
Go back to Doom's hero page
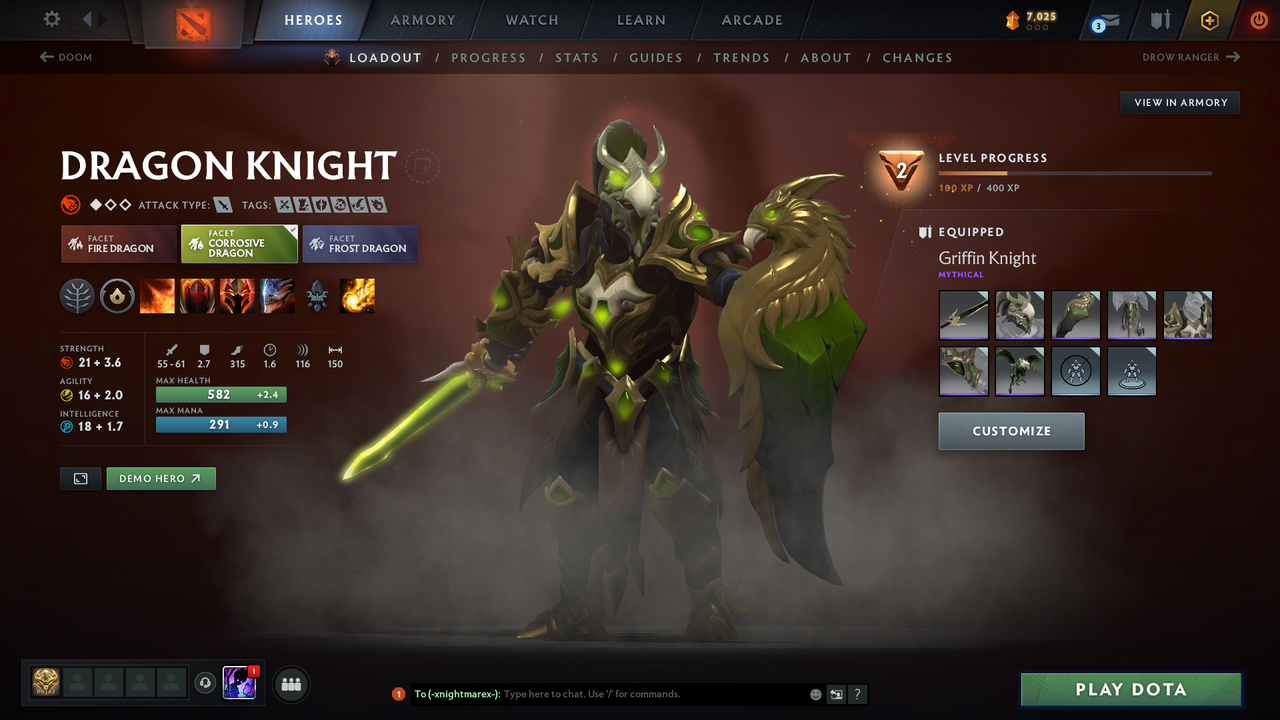coord(66,57)
